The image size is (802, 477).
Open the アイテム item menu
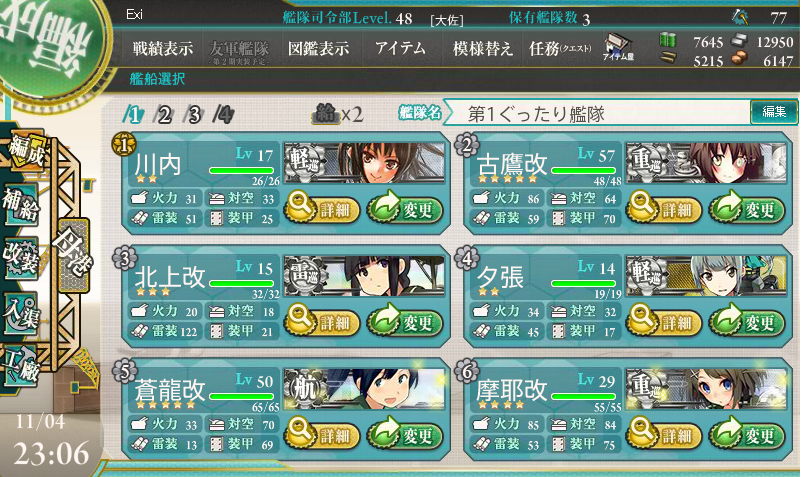399,49
